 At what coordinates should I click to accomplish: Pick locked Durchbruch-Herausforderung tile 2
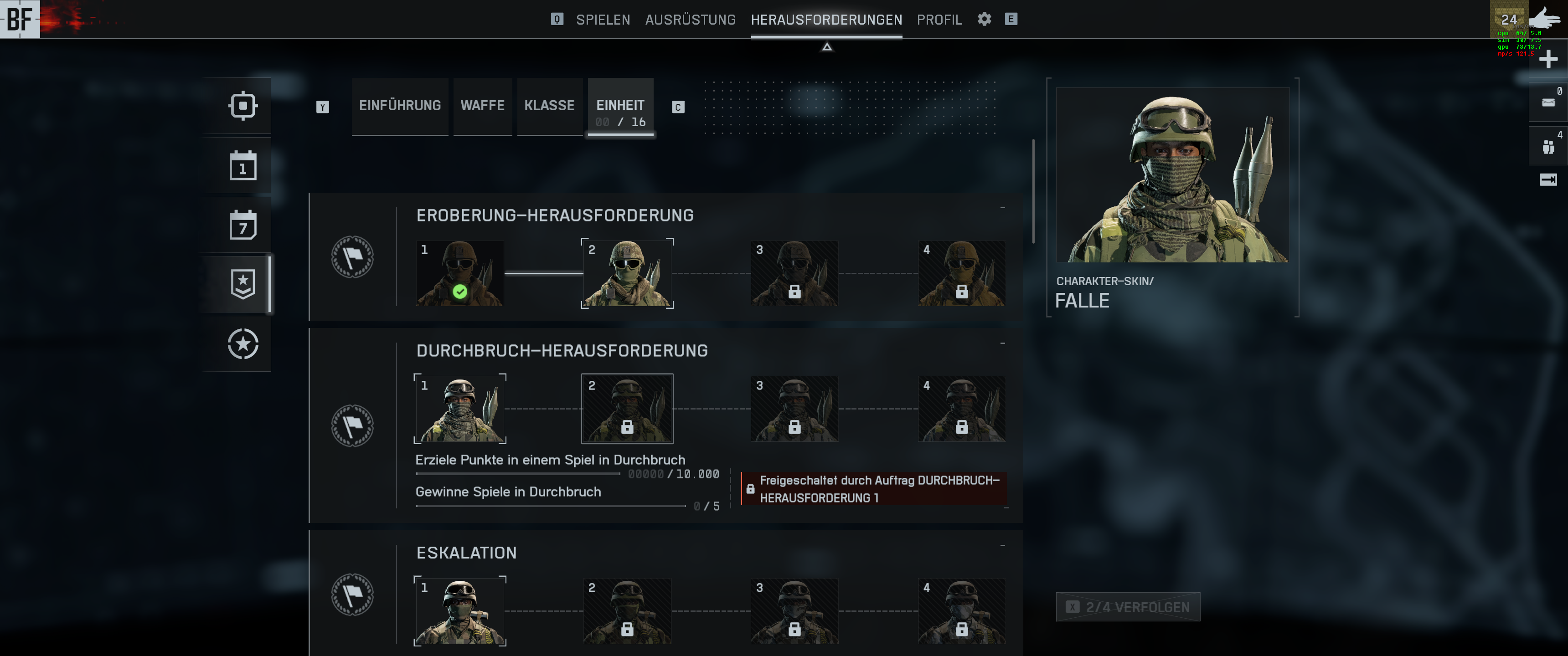coord(627,409)
